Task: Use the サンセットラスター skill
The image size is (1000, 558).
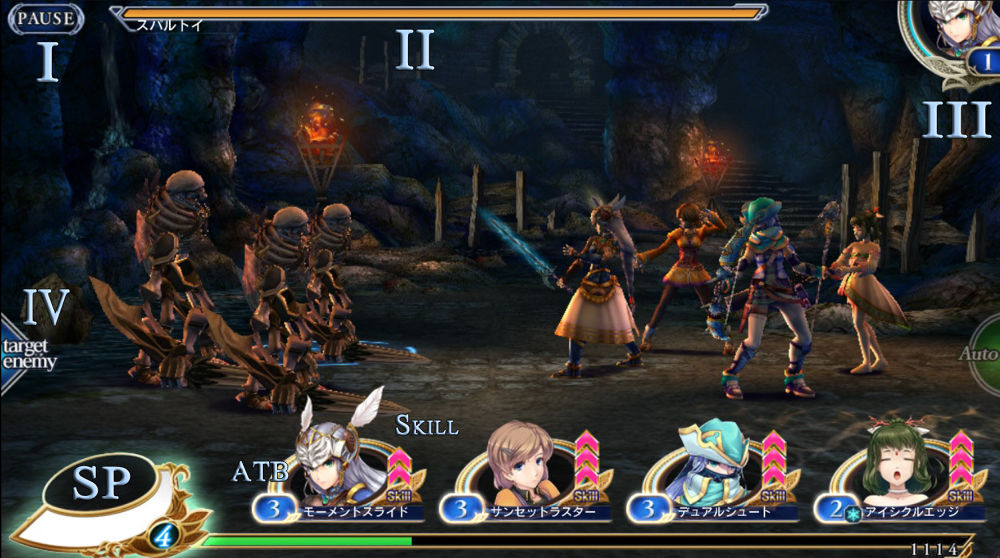Action: click(x=523, y=470)
